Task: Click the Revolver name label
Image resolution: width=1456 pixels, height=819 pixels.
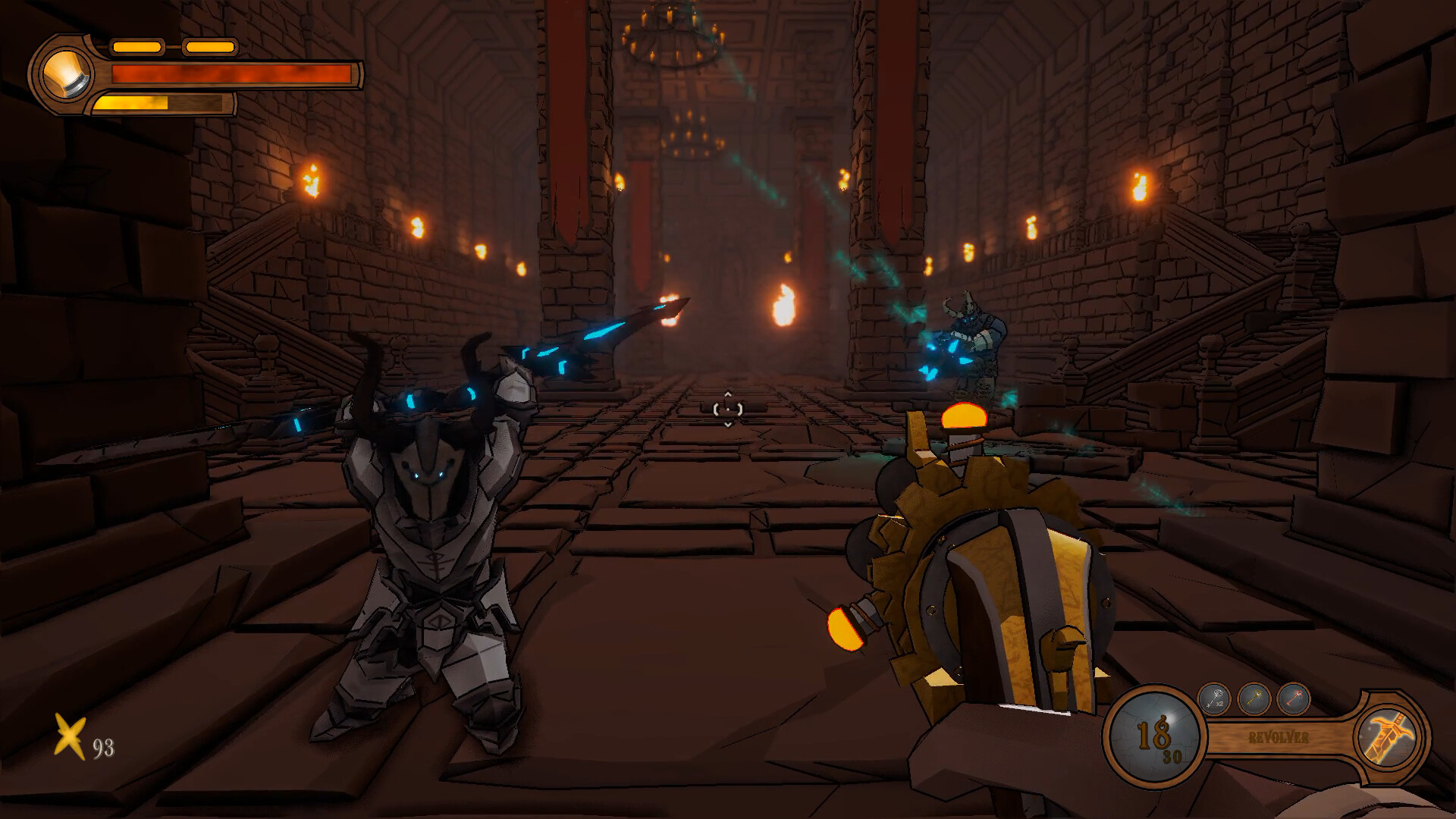Action: [x=1279, y=736]
